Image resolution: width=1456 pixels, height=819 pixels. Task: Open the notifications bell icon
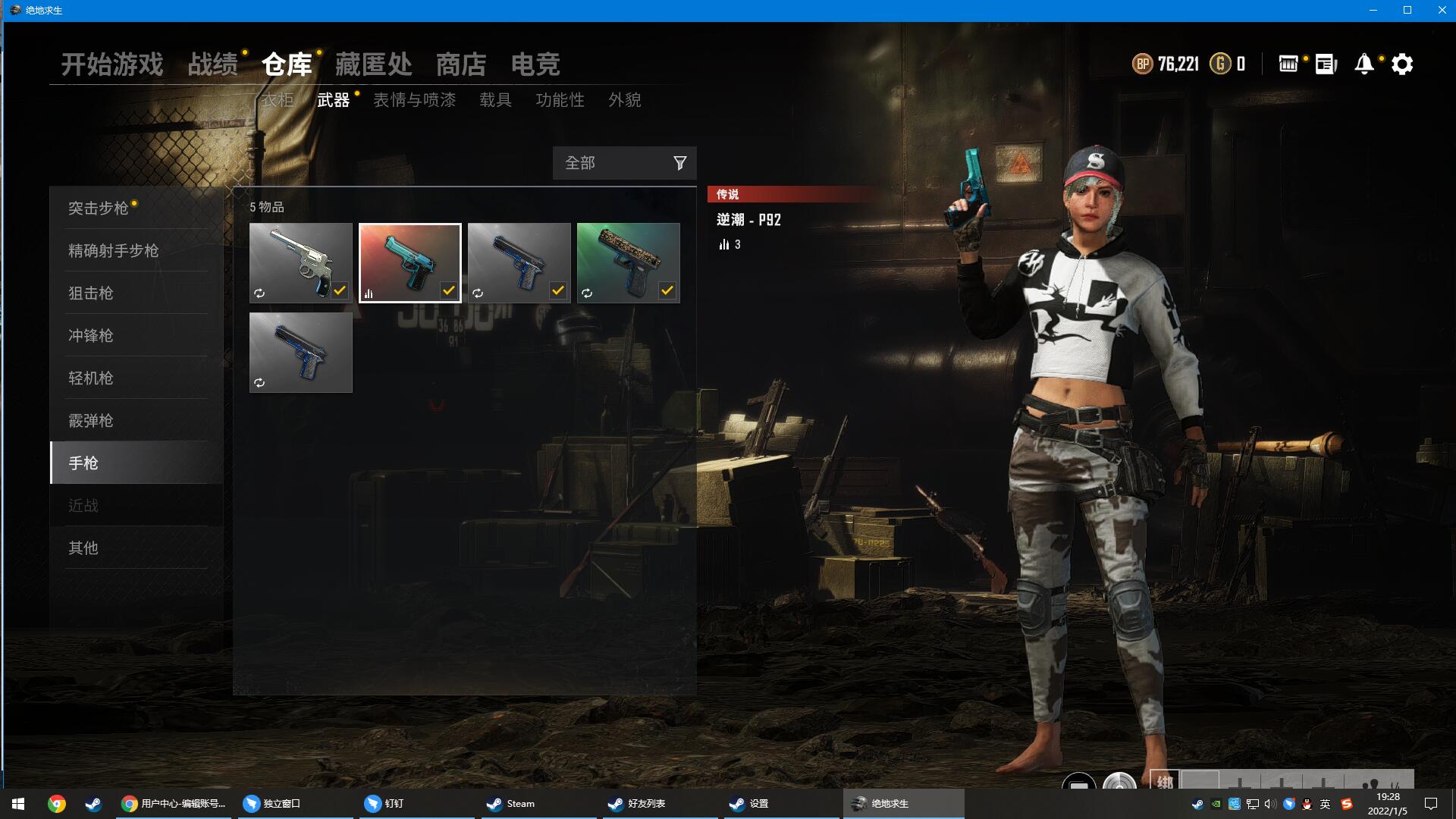tap(1363, 64)
